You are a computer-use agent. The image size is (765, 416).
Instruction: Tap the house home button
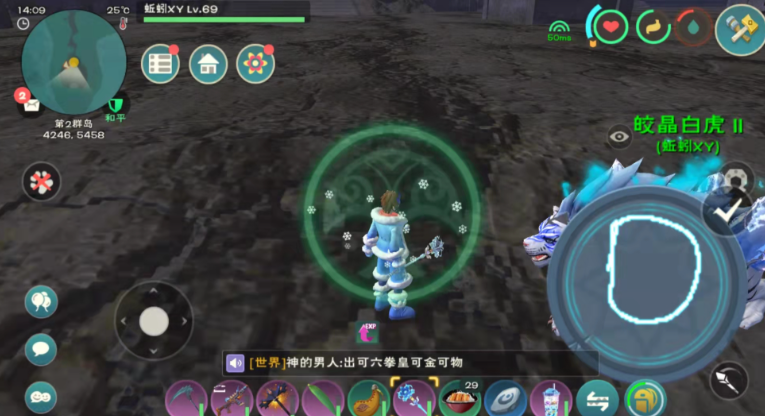[x=208, y=64]
